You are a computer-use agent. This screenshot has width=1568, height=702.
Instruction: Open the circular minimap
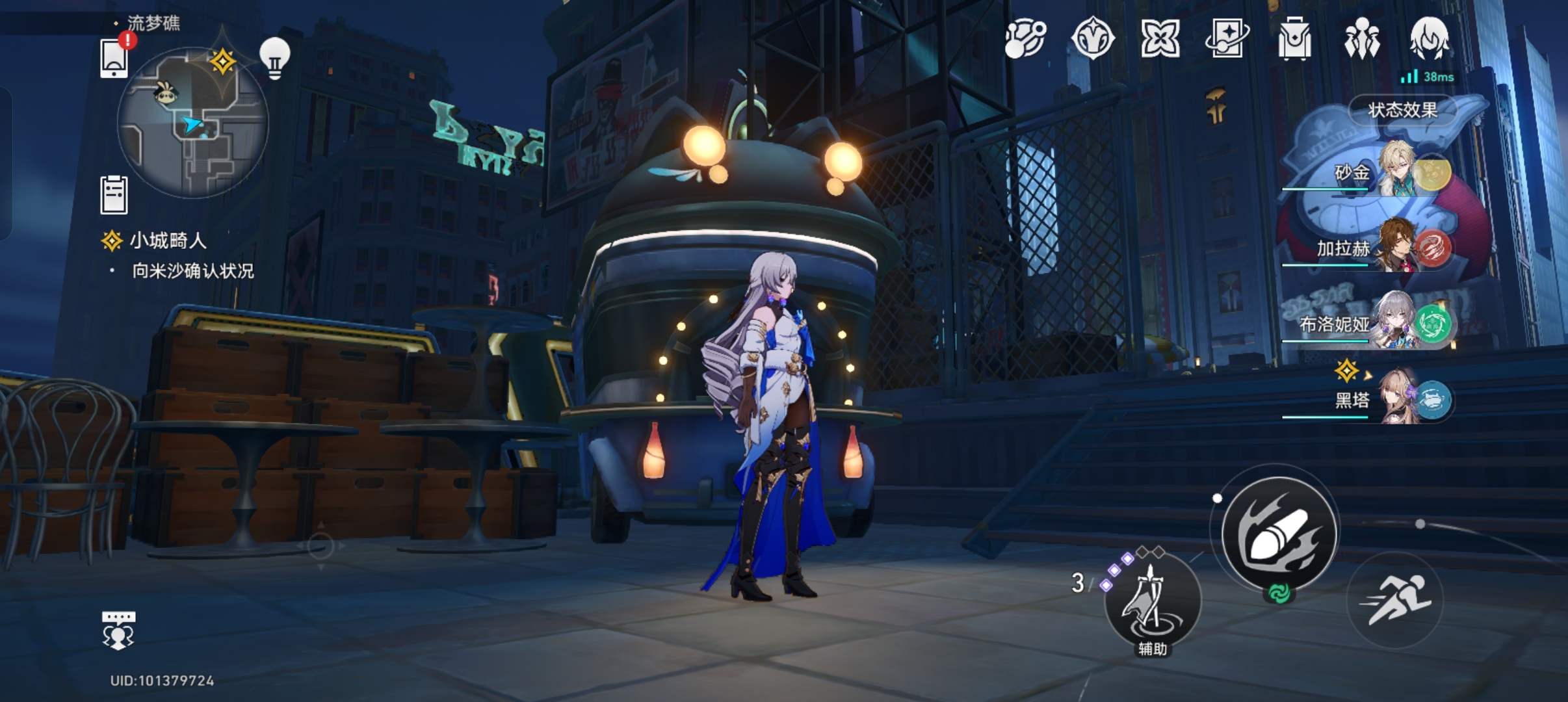coord(192,122)
